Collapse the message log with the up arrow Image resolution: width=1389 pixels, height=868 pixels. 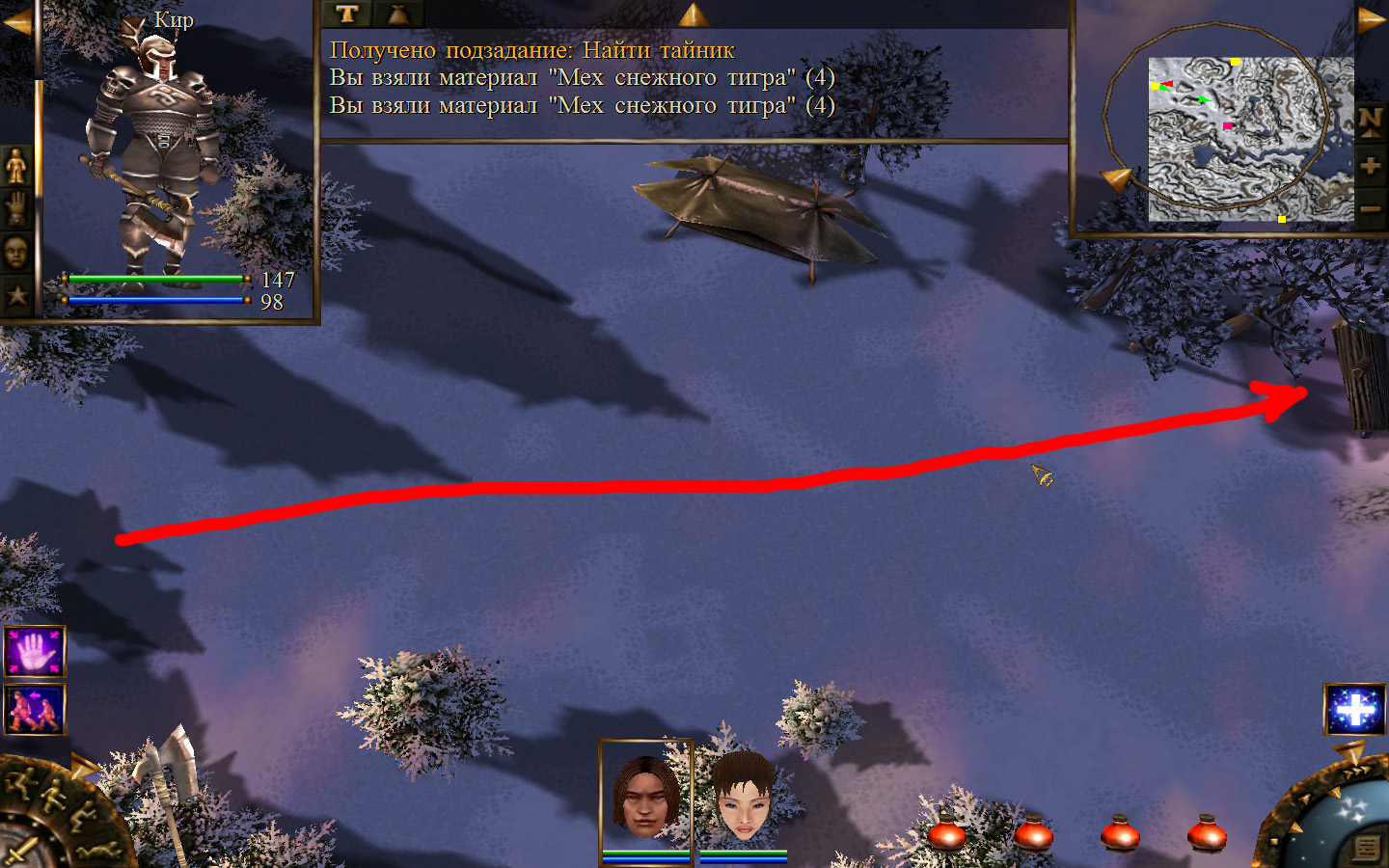point(693,14)
